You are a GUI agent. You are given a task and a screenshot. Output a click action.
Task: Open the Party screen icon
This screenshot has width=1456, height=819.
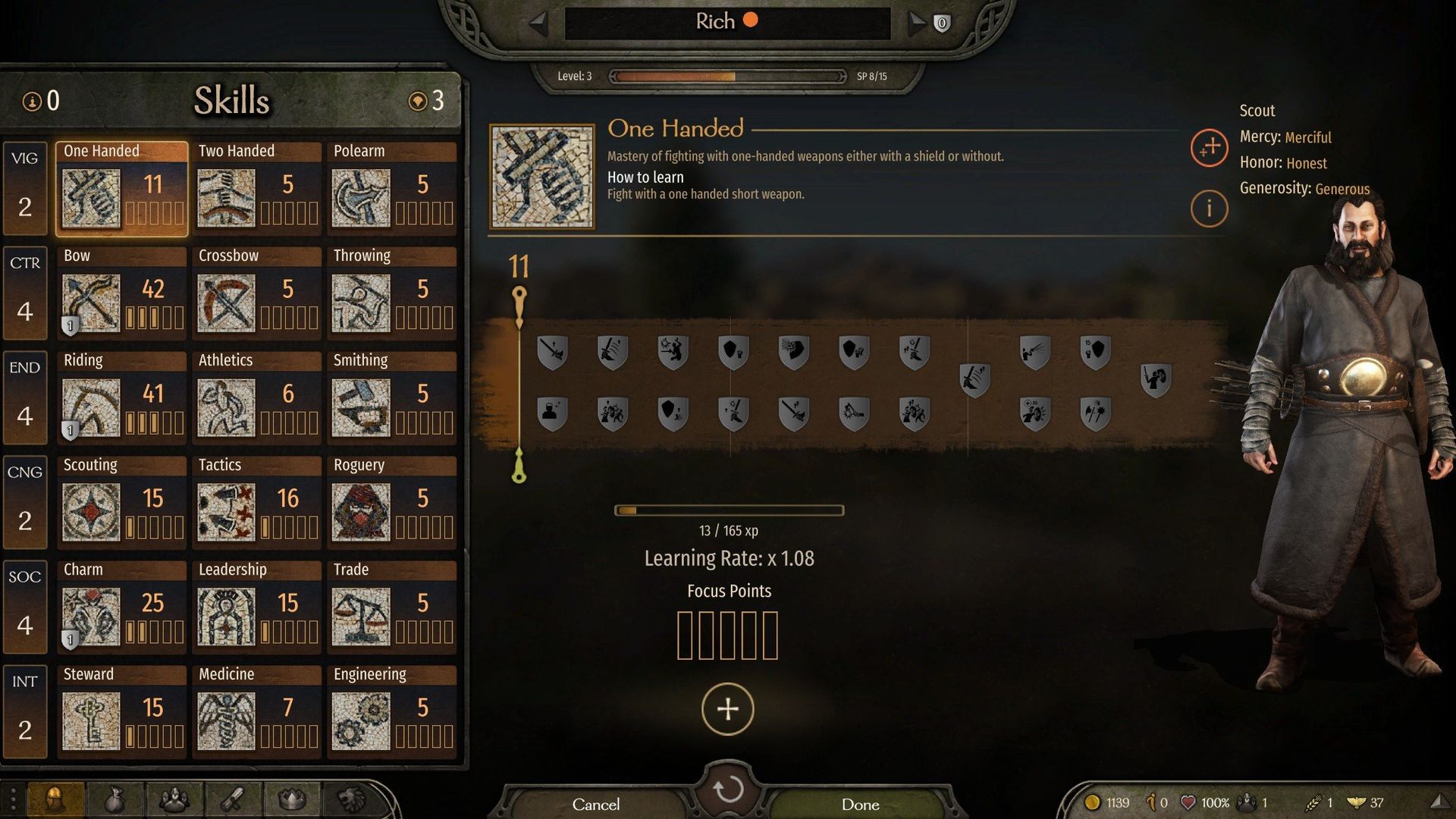click(x=174, y=800)
